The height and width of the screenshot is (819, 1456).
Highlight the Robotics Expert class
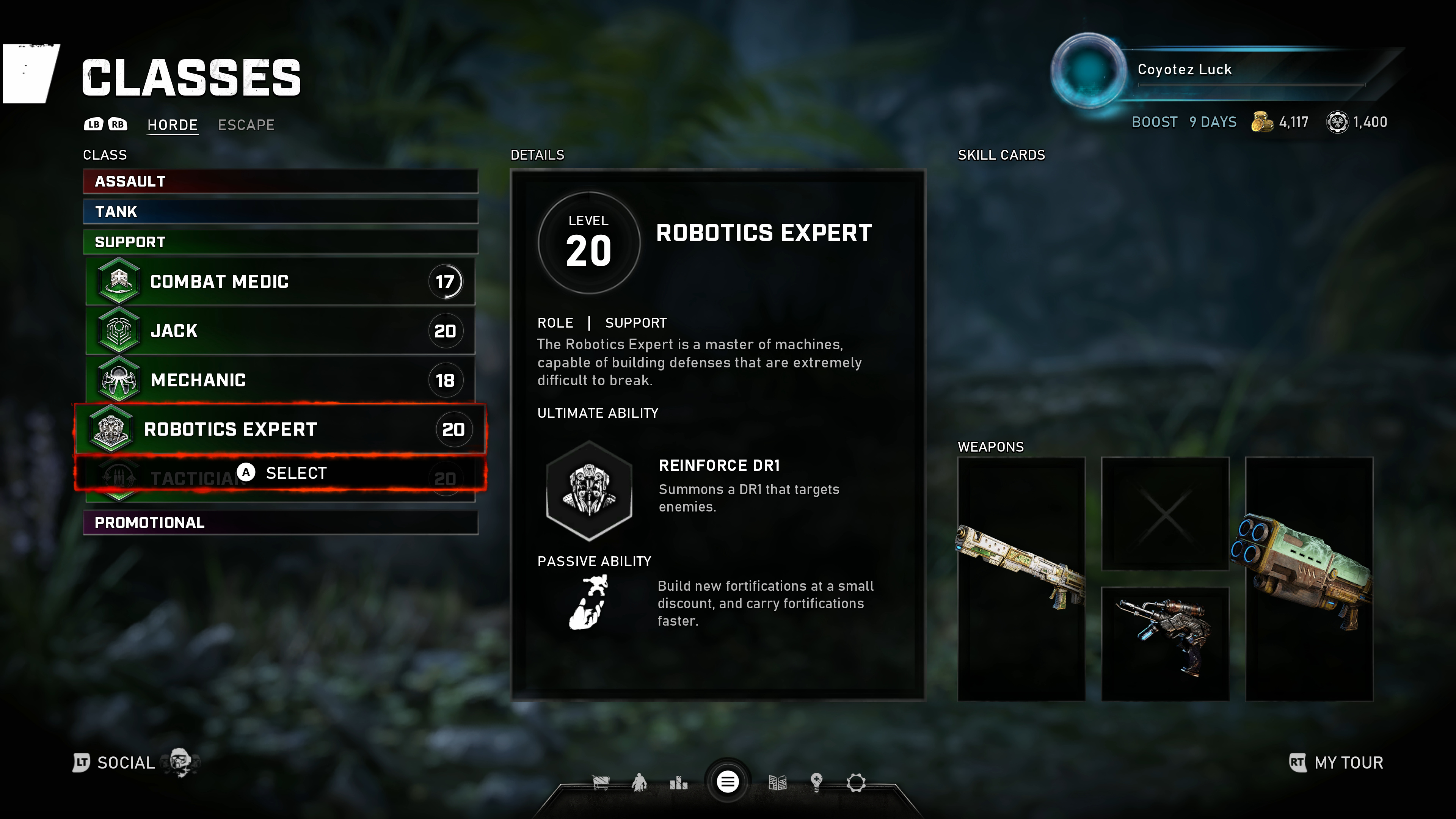(x=280, y=429)
